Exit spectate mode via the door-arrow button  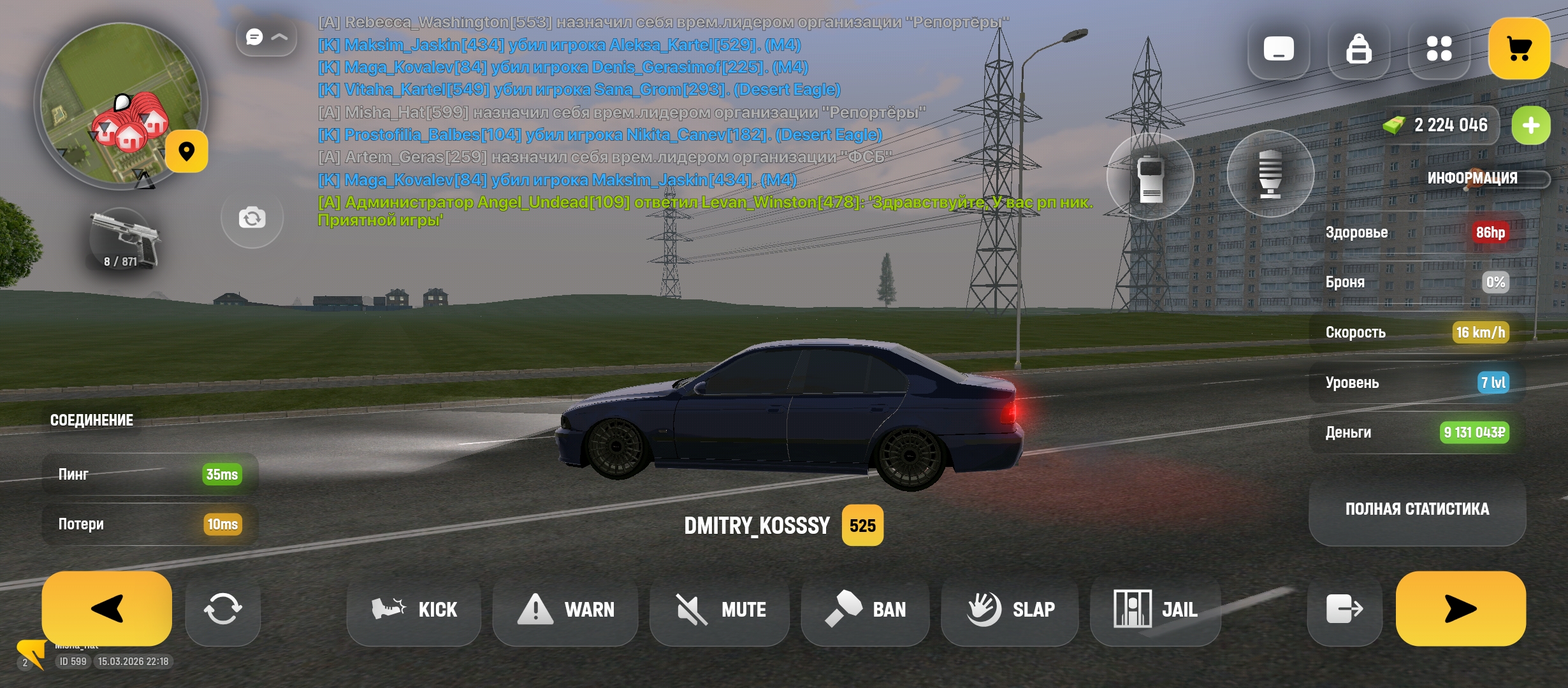coord(1344,609)
